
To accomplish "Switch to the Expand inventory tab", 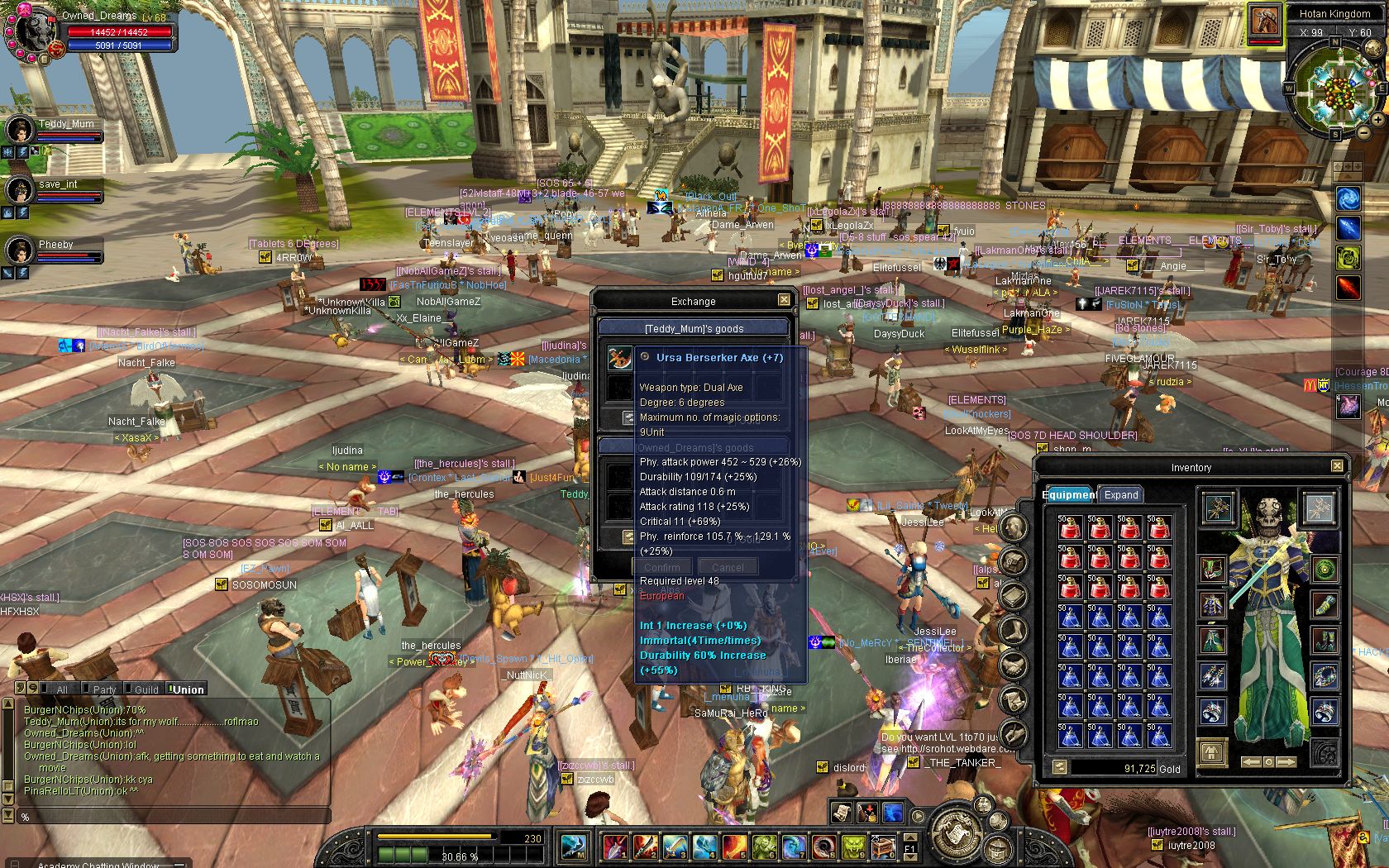I will tap(1121, 494).
